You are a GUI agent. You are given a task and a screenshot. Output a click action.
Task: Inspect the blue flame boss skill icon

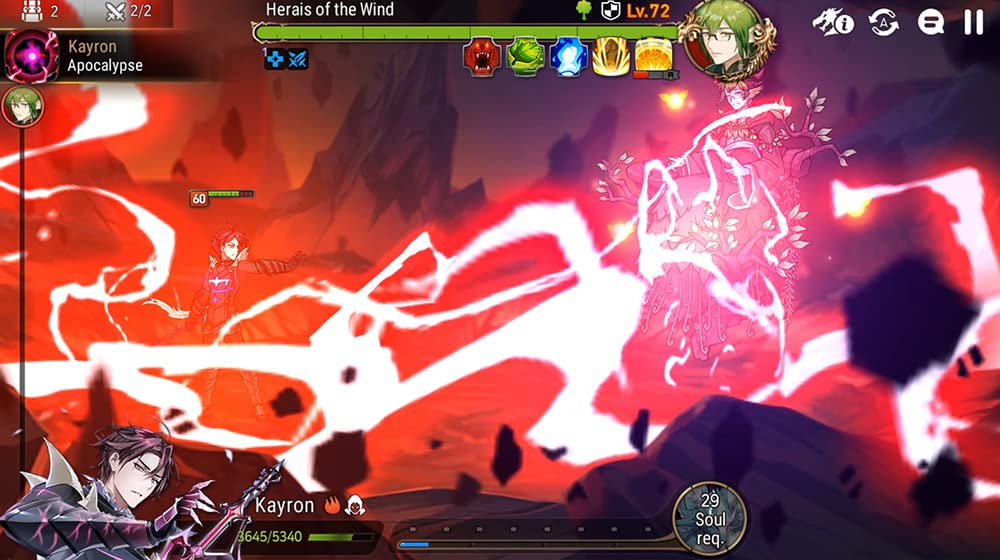click(x=566, y=57)
